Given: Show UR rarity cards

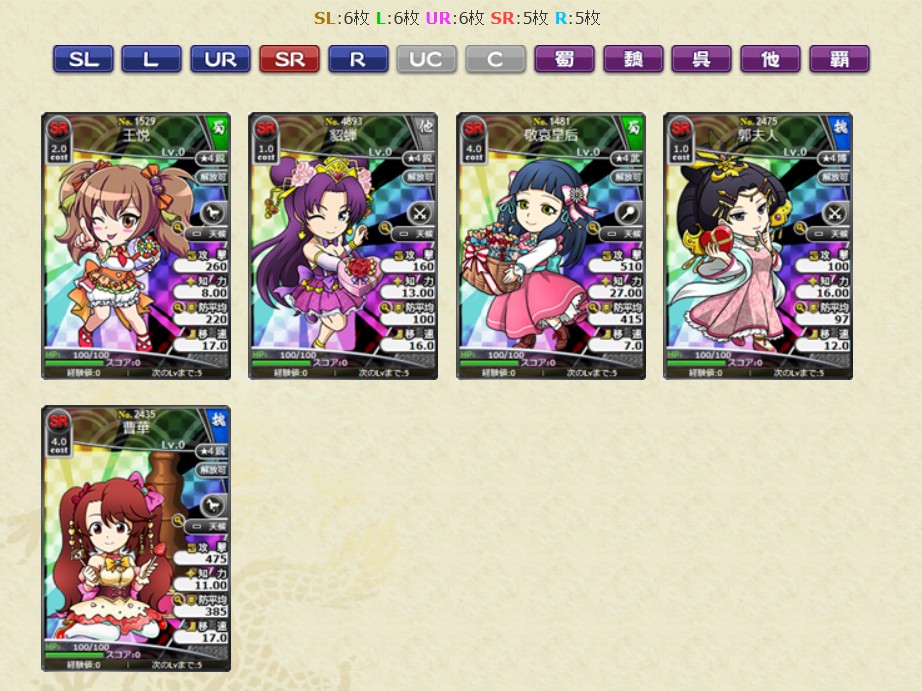Looking at the screenshot, I should (220, 59).
